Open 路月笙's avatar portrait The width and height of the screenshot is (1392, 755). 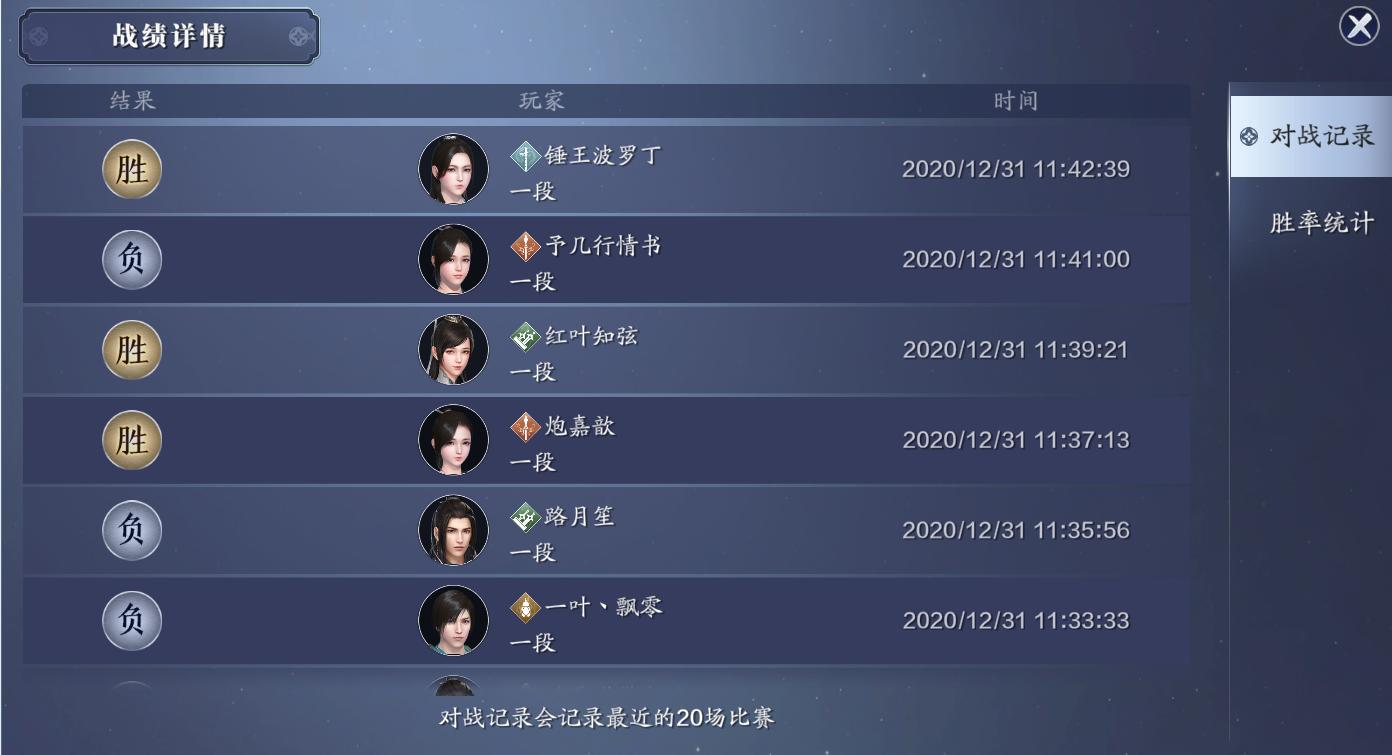453,530
